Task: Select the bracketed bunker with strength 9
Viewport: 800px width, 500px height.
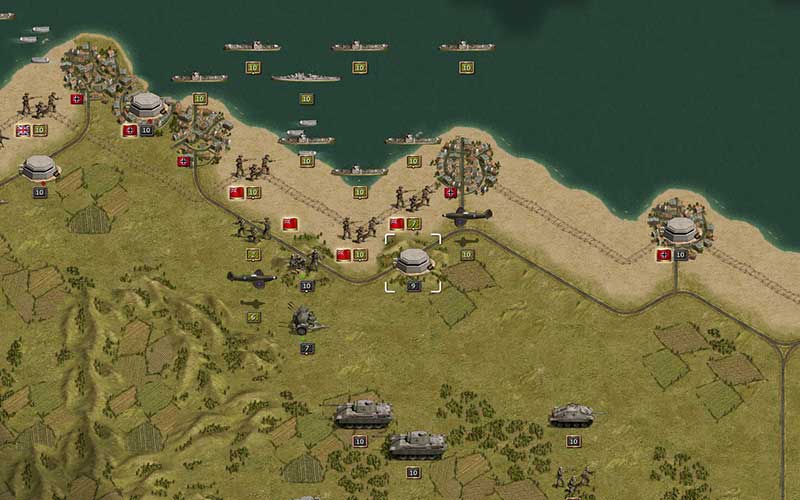Action: (x=413, y=261)
